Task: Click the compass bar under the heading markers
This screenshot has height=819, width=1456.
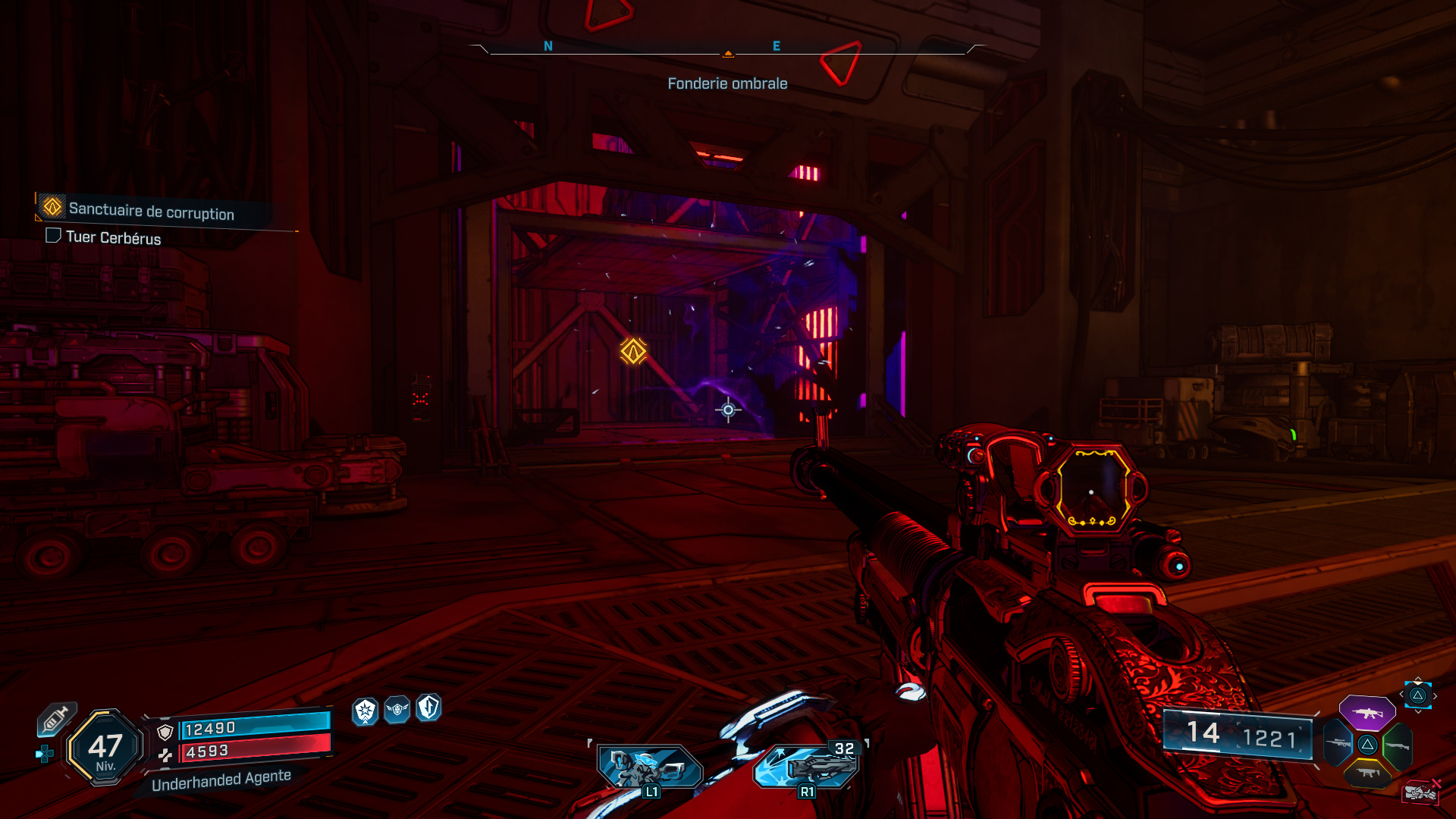Action: (727, 53)
